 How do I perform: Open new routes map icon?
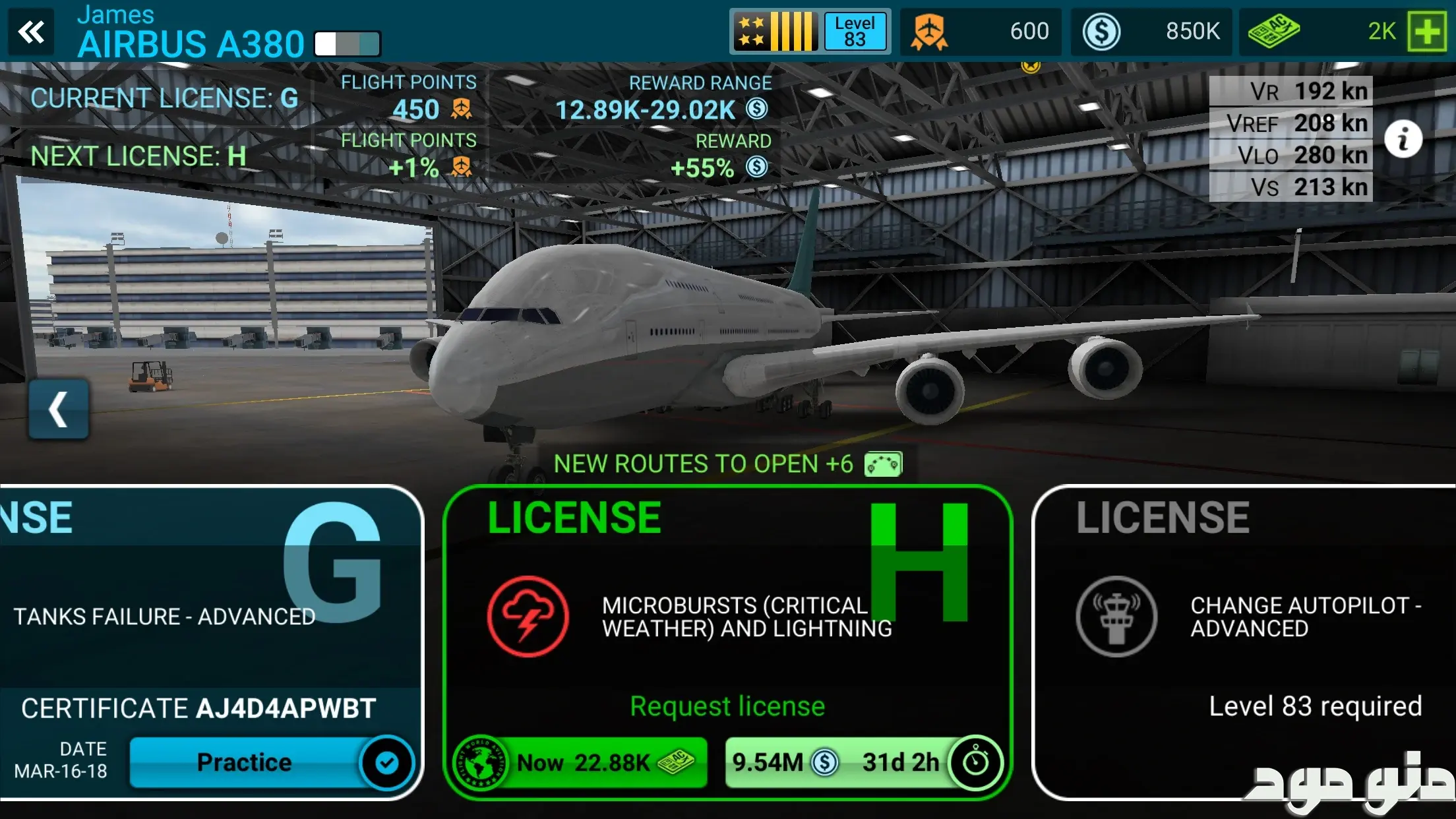[883, 464]
